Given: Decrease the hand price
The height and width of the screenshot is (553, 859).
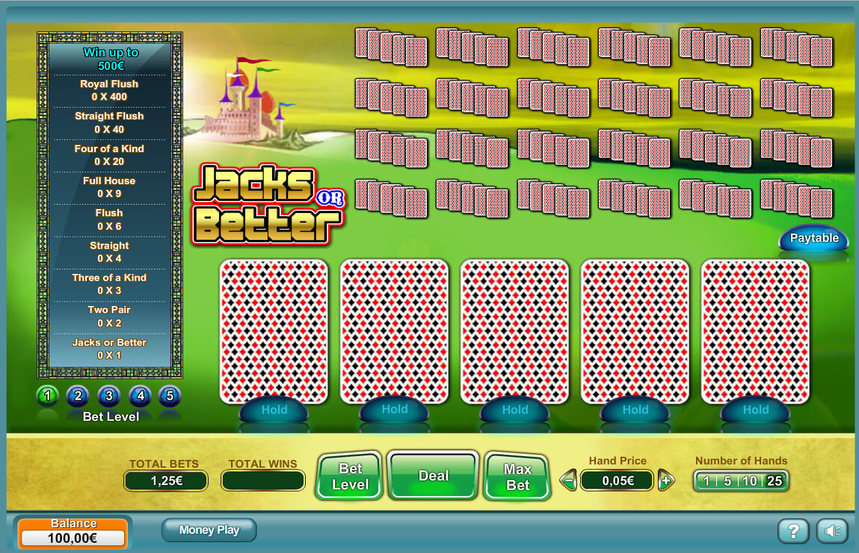Looking at the screenshot, I should pyautogui.click(x=569, y=481).
